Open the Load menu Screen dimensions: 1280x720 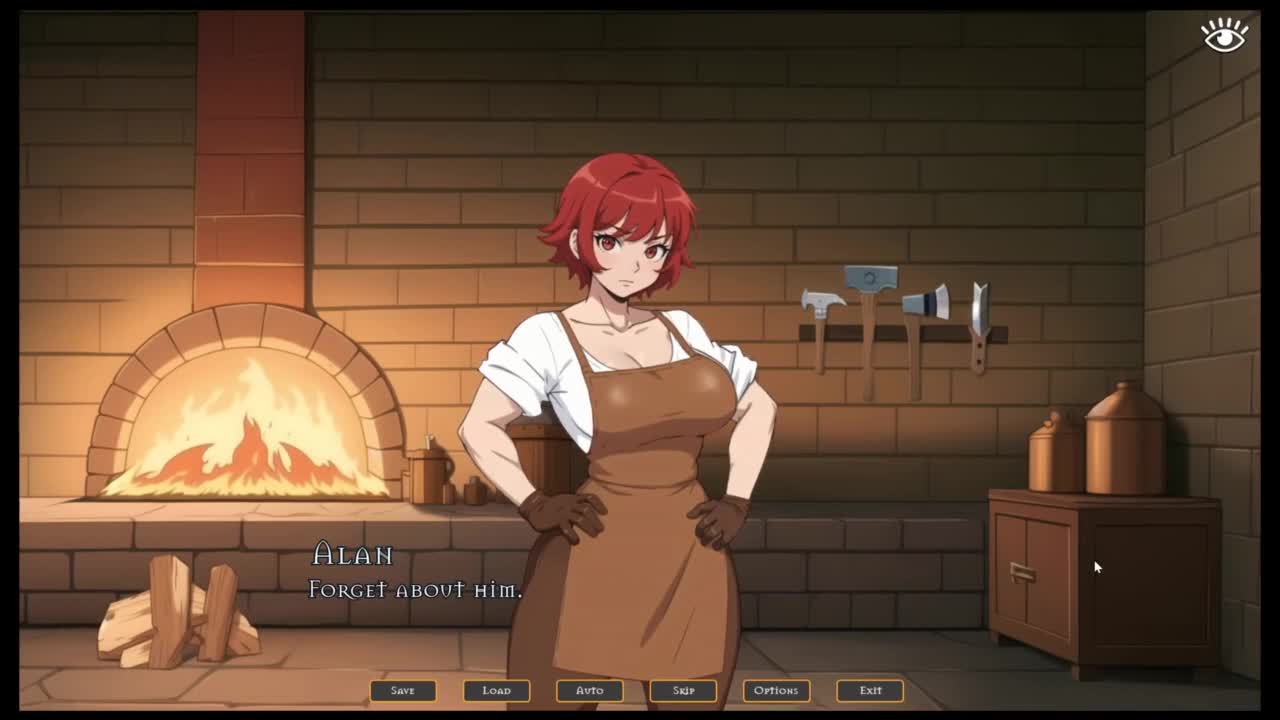point(496,690)
